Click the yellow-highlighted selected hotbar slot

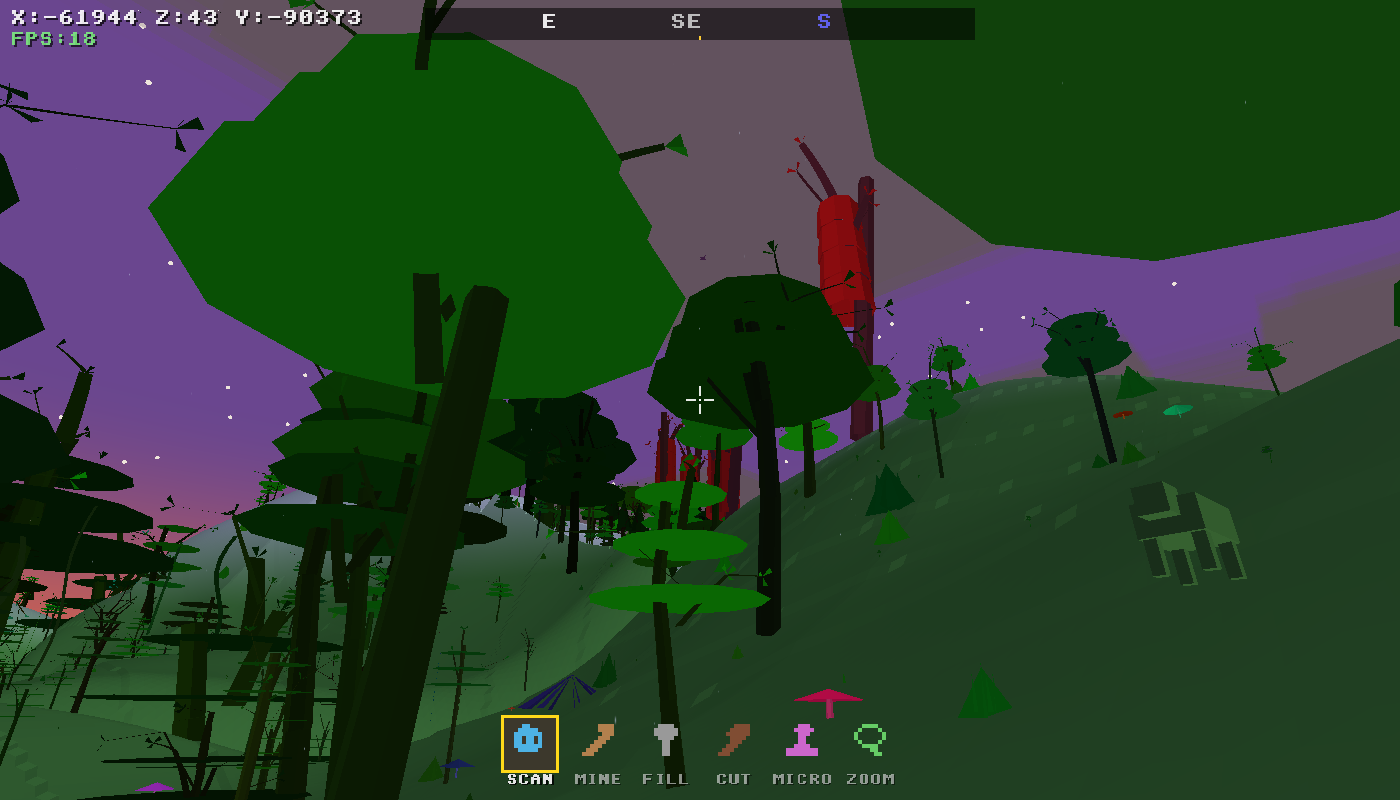531,743
